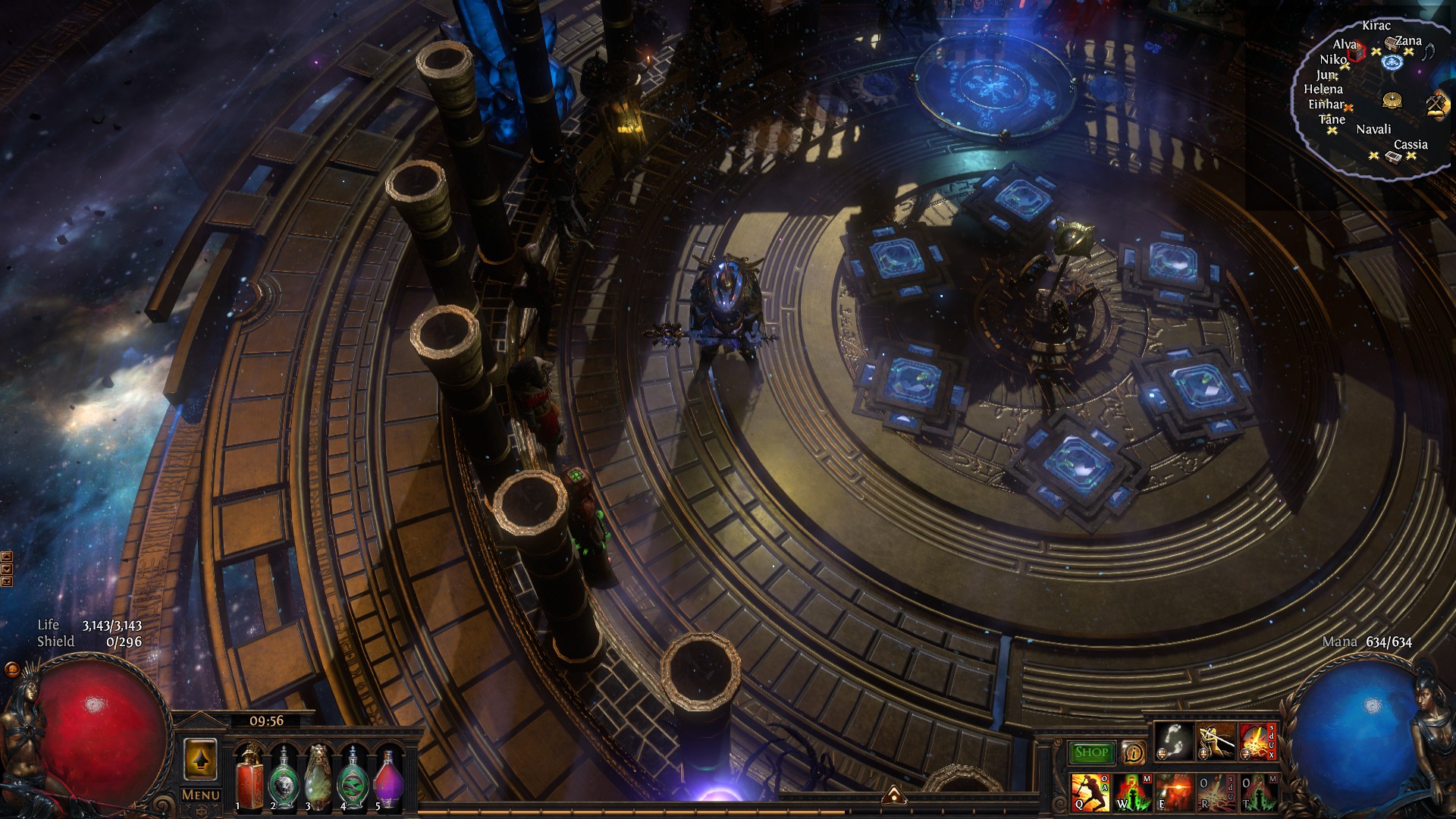The image size is (1456, 819).
Task: Click the yellow level-up arrow button
Action: pyautogui.click(x=200, y=759)
